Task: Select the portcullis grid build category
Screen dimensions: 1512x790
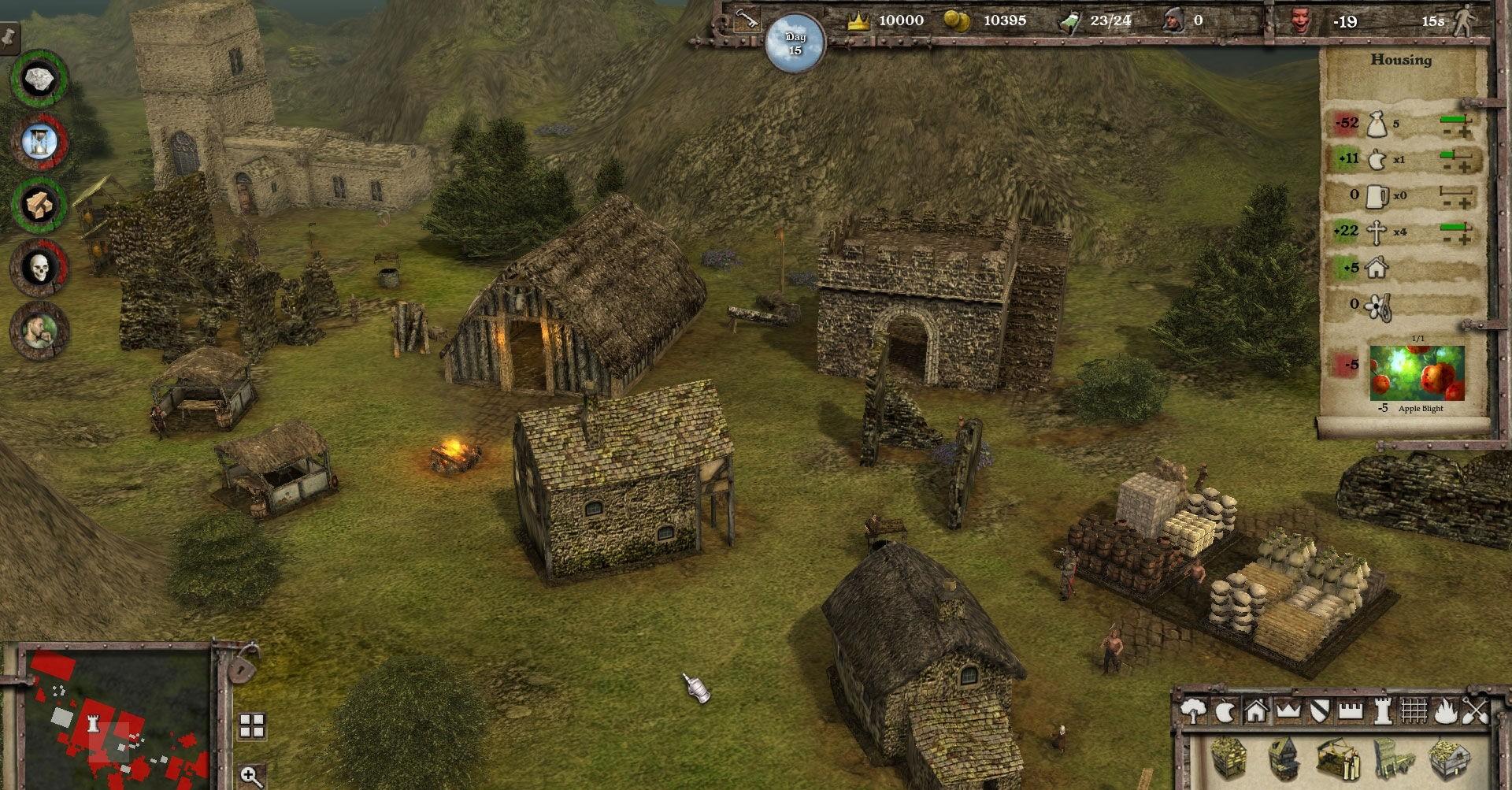Action: tap(1414, 712)
